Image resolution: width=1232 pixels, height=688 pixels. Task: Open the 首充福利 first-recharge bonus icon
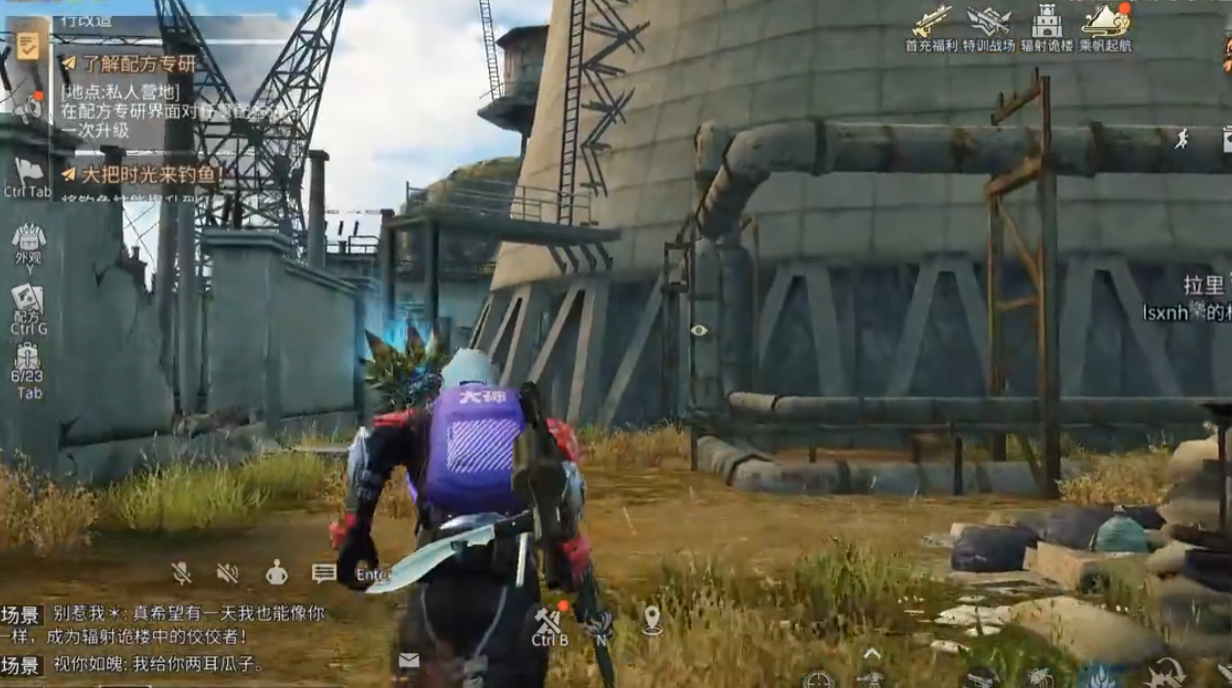click(931, 25)
